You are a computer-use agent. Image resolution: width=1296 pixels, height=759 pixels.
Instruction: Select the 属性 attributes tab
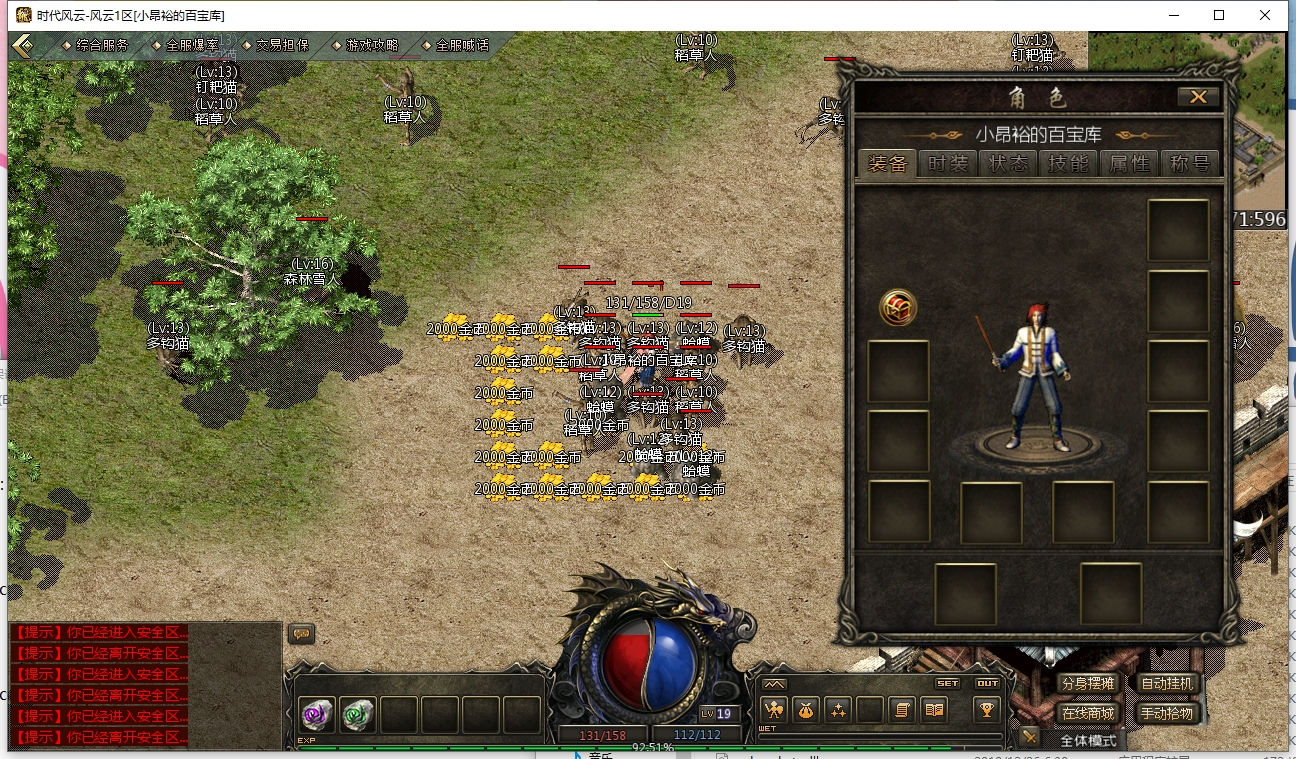(x=1129, y=164)
